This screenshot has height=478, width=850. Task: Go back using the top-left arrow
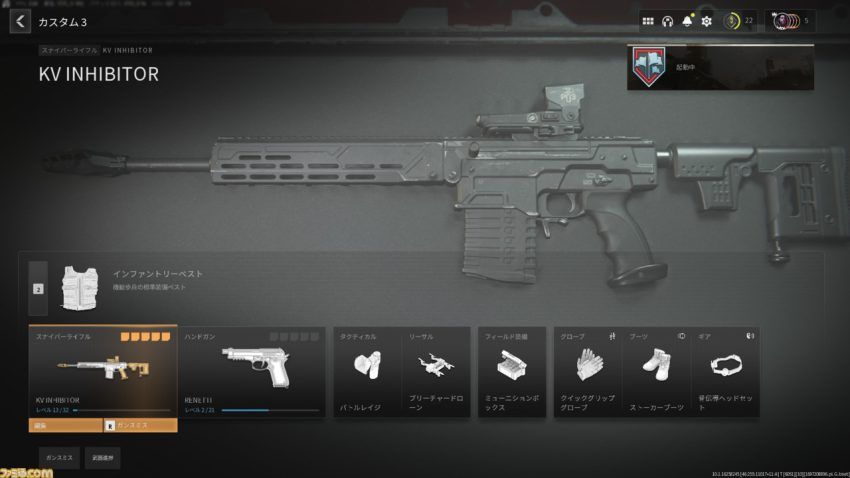click(19, 21)
